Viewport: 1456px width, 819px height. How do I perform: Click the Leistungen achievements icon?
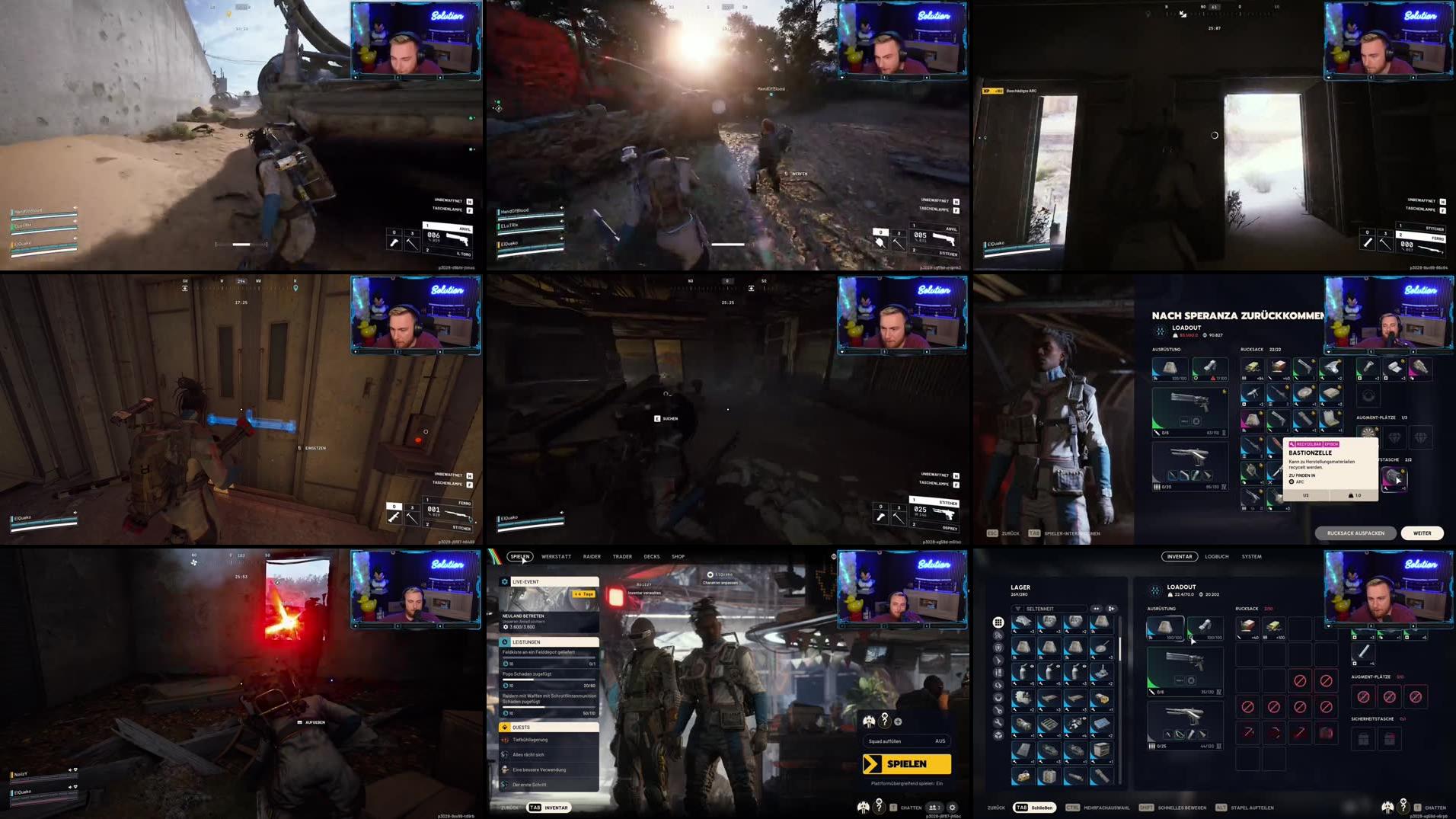coord(506,641)
